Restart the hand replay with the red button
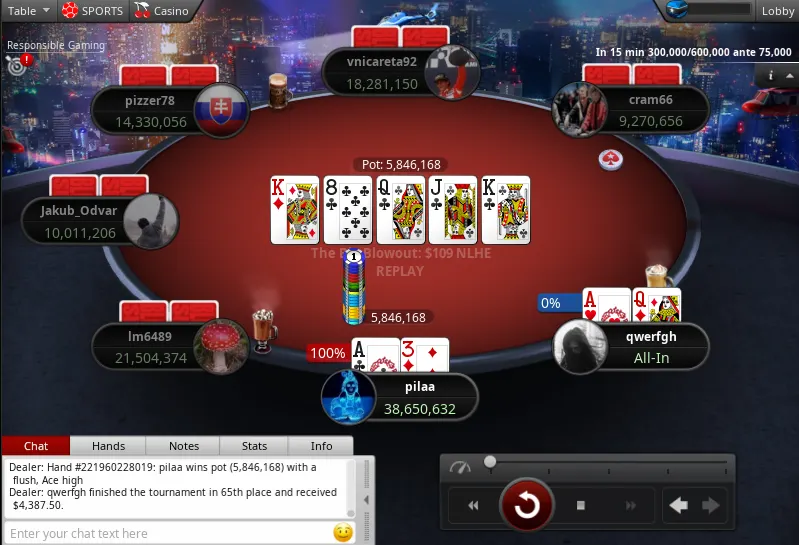The image size is (799, 545). tap(526, 505)
